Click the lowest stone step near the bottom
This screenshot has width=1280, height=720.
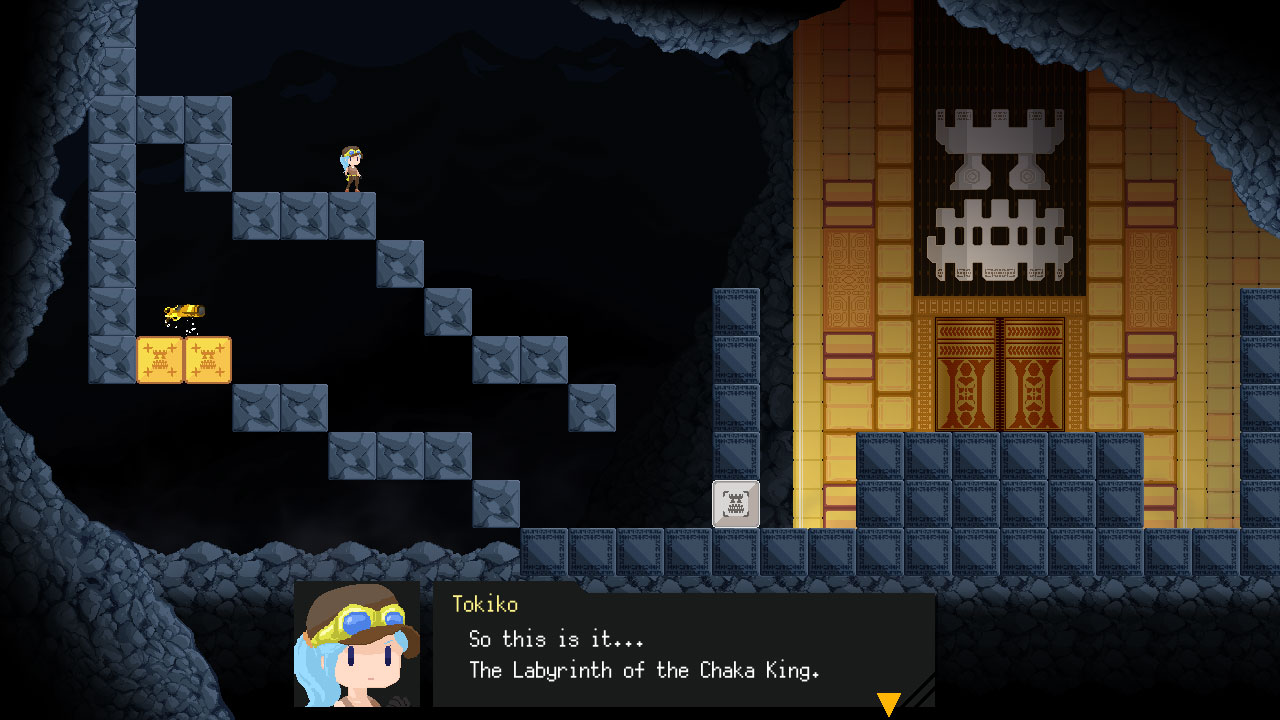coord(497,505)
